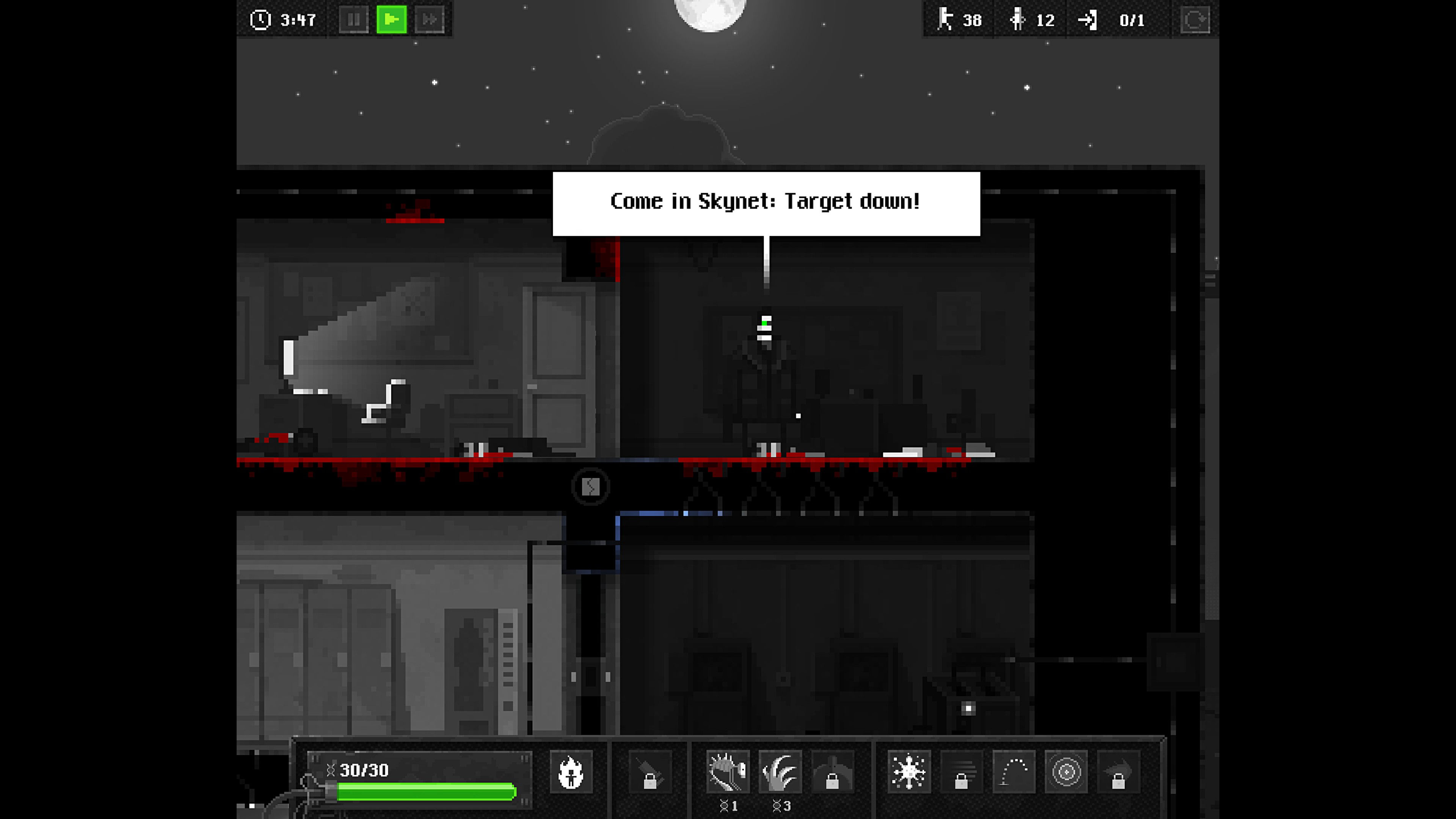Screen dimensions: 1456x819
Task: Click the locked speed ability slot
Action: 963,773
